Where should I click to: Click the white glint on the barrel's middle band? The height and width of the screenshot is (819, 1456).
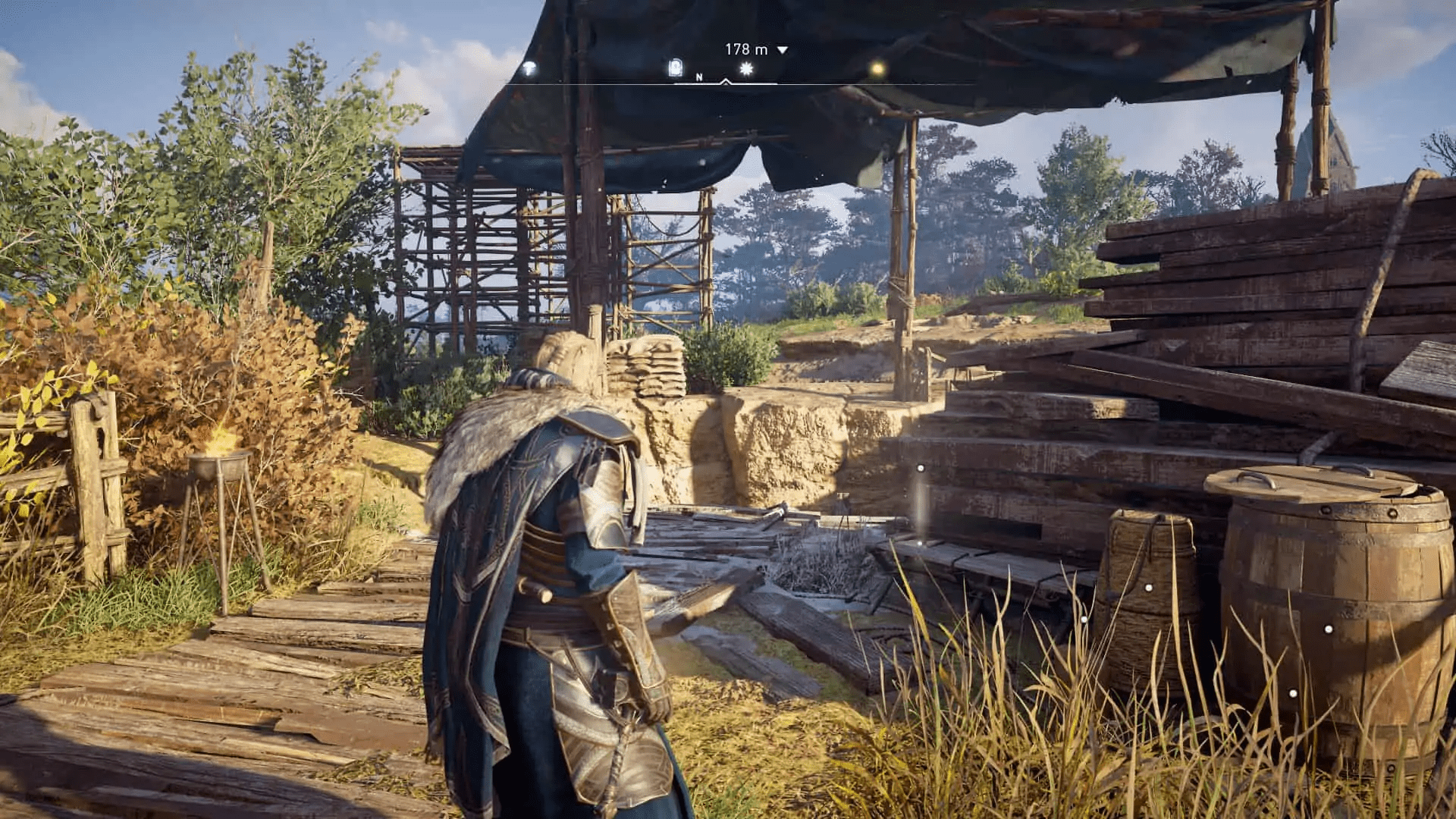pos(1328,628)
